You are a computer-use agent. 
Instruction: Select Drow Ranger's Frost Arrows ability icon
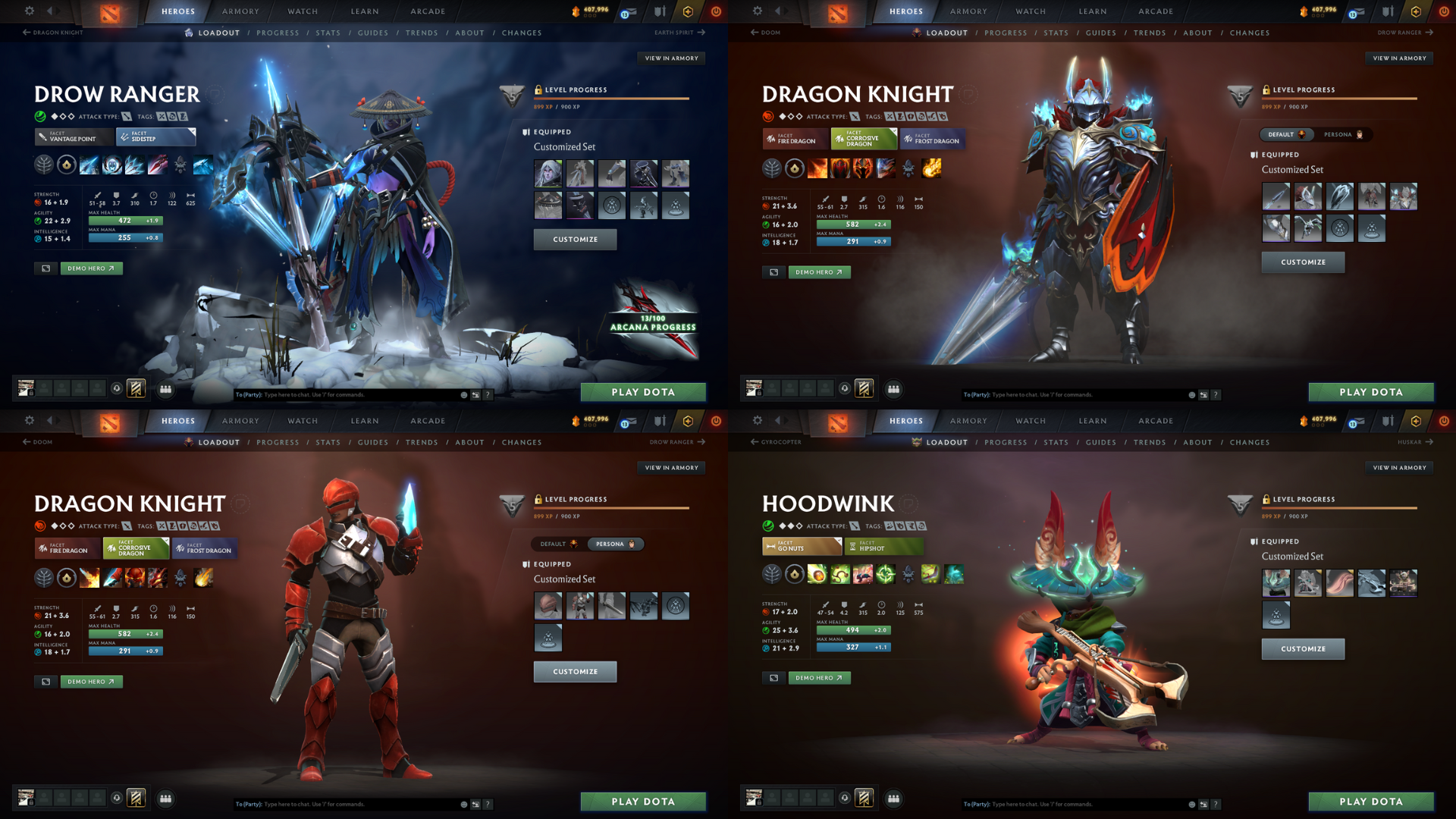point(89,168)
